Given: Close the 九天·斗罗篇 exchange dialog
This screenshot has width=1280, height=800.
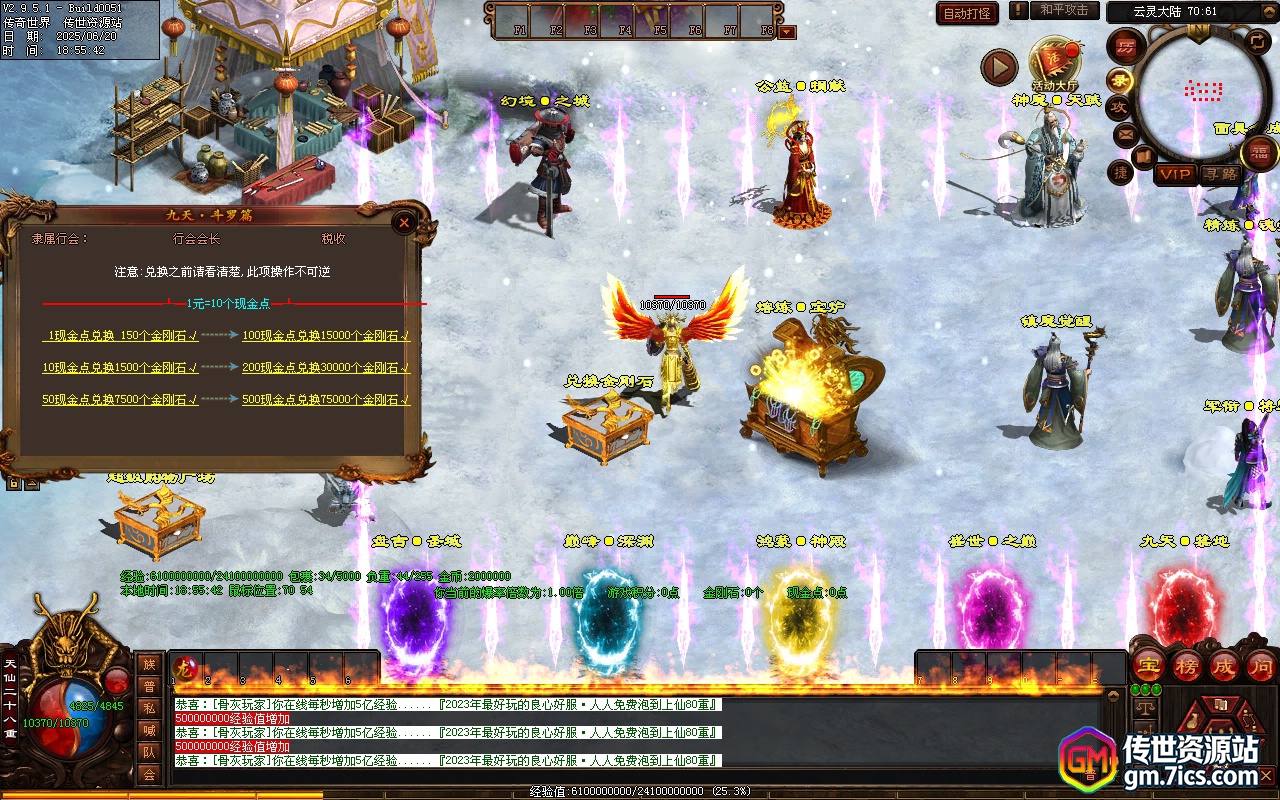Looking at the screenshot, I should point(404,223).
